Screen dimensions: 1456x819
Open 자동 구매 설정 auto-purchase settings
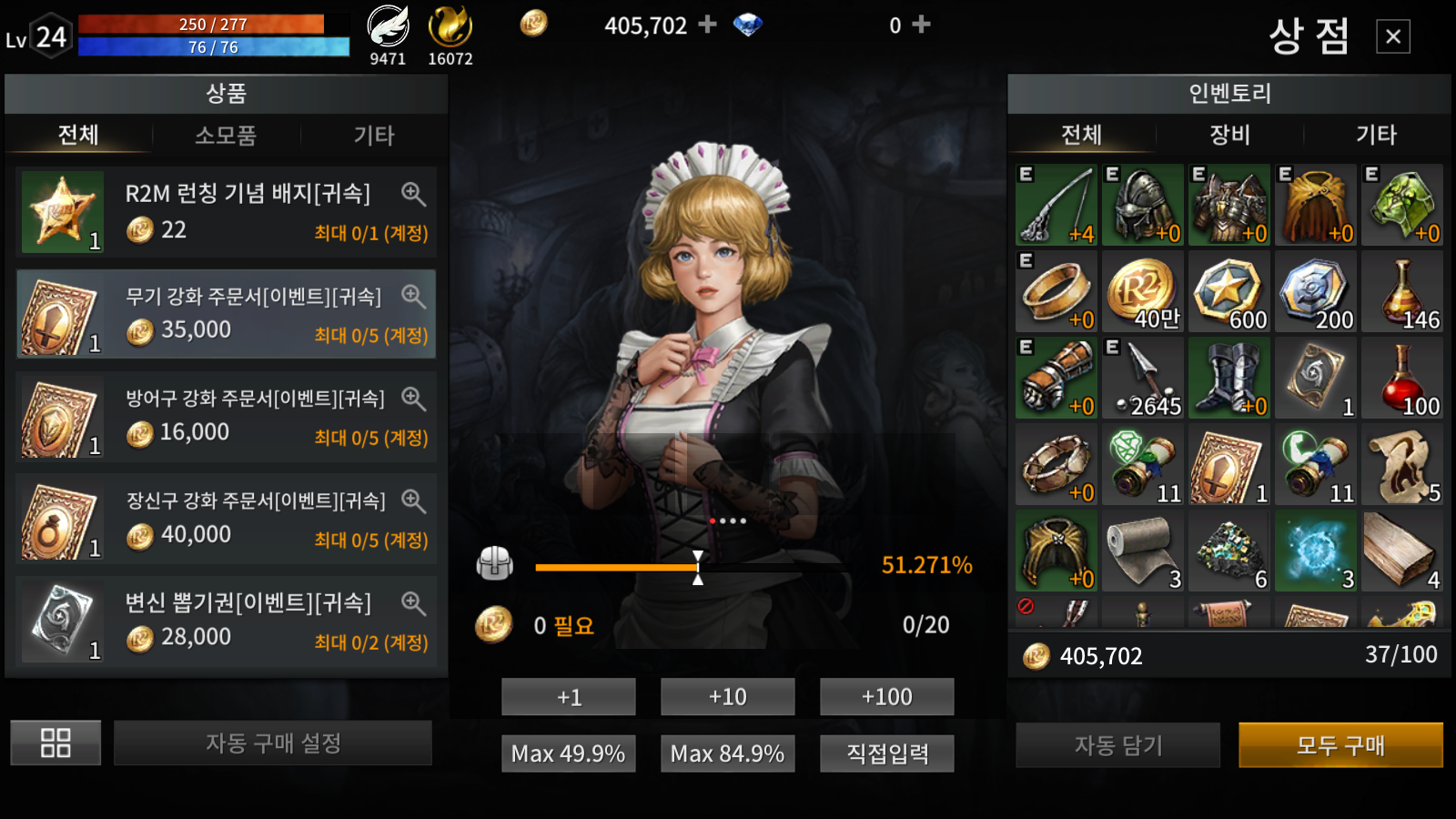tap(273, 743)
